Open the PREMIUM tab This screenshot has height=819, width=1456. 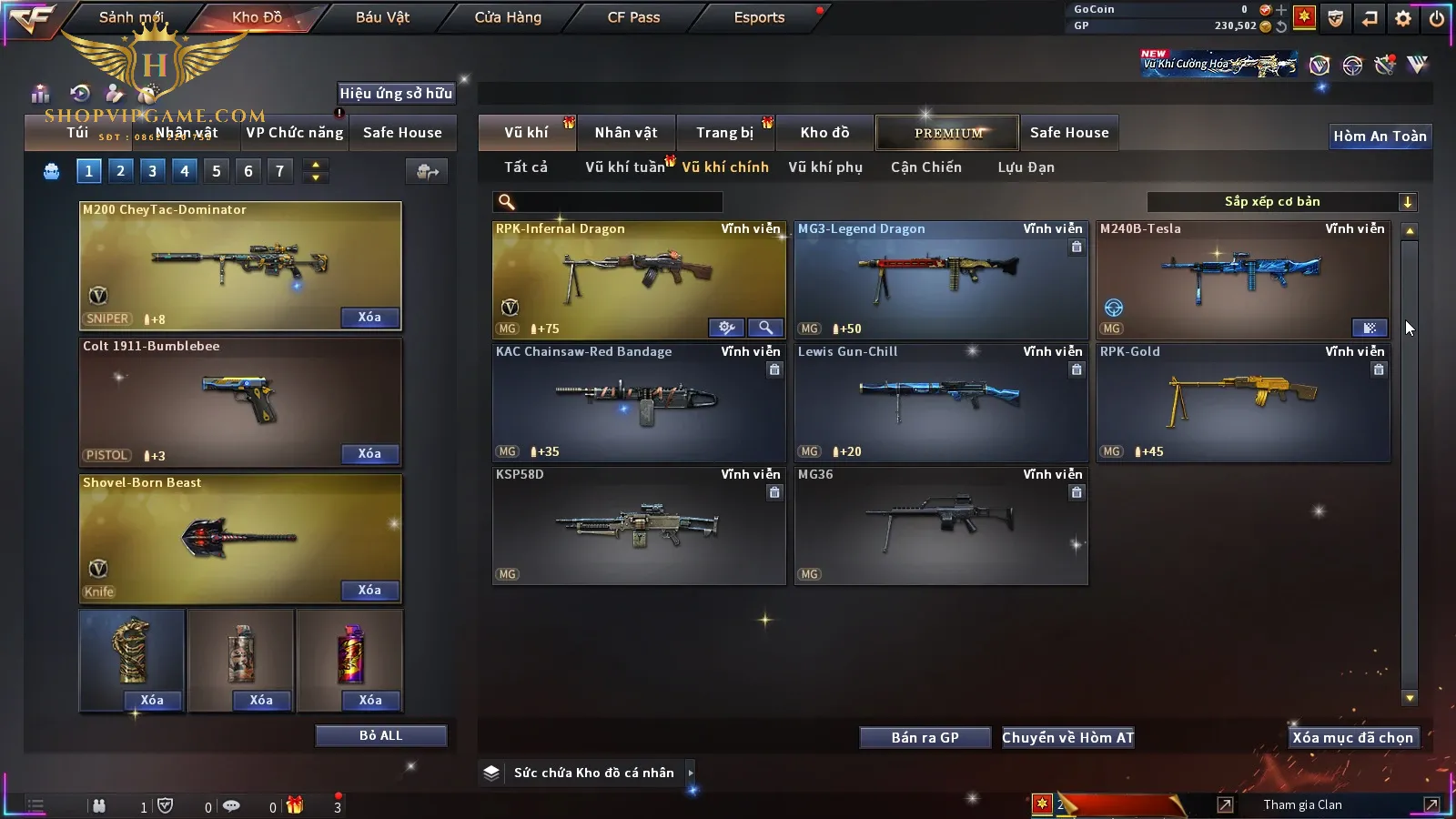tap(947, 133)
